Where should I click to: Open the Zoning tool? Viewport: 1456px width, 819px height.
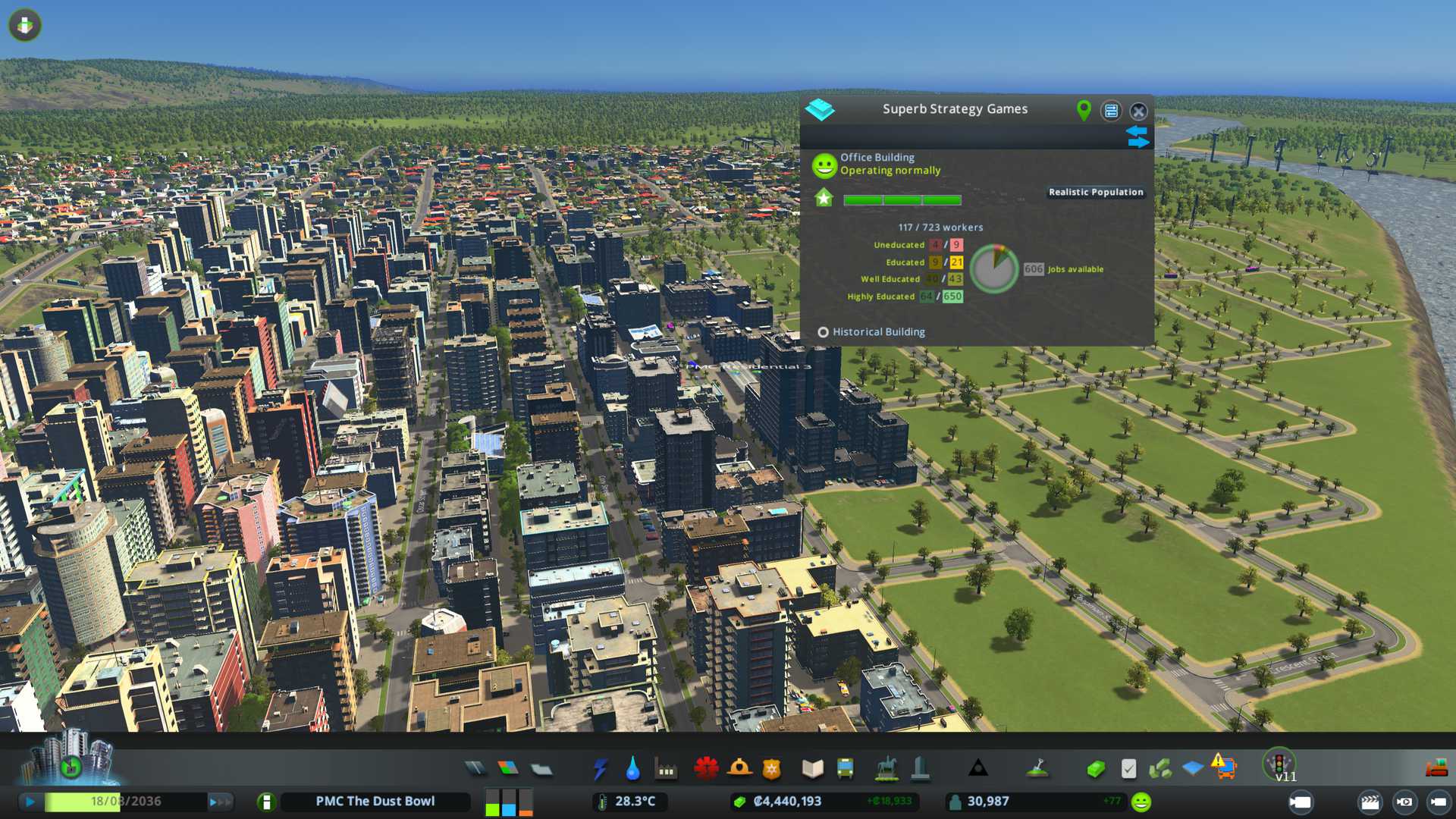508,769
